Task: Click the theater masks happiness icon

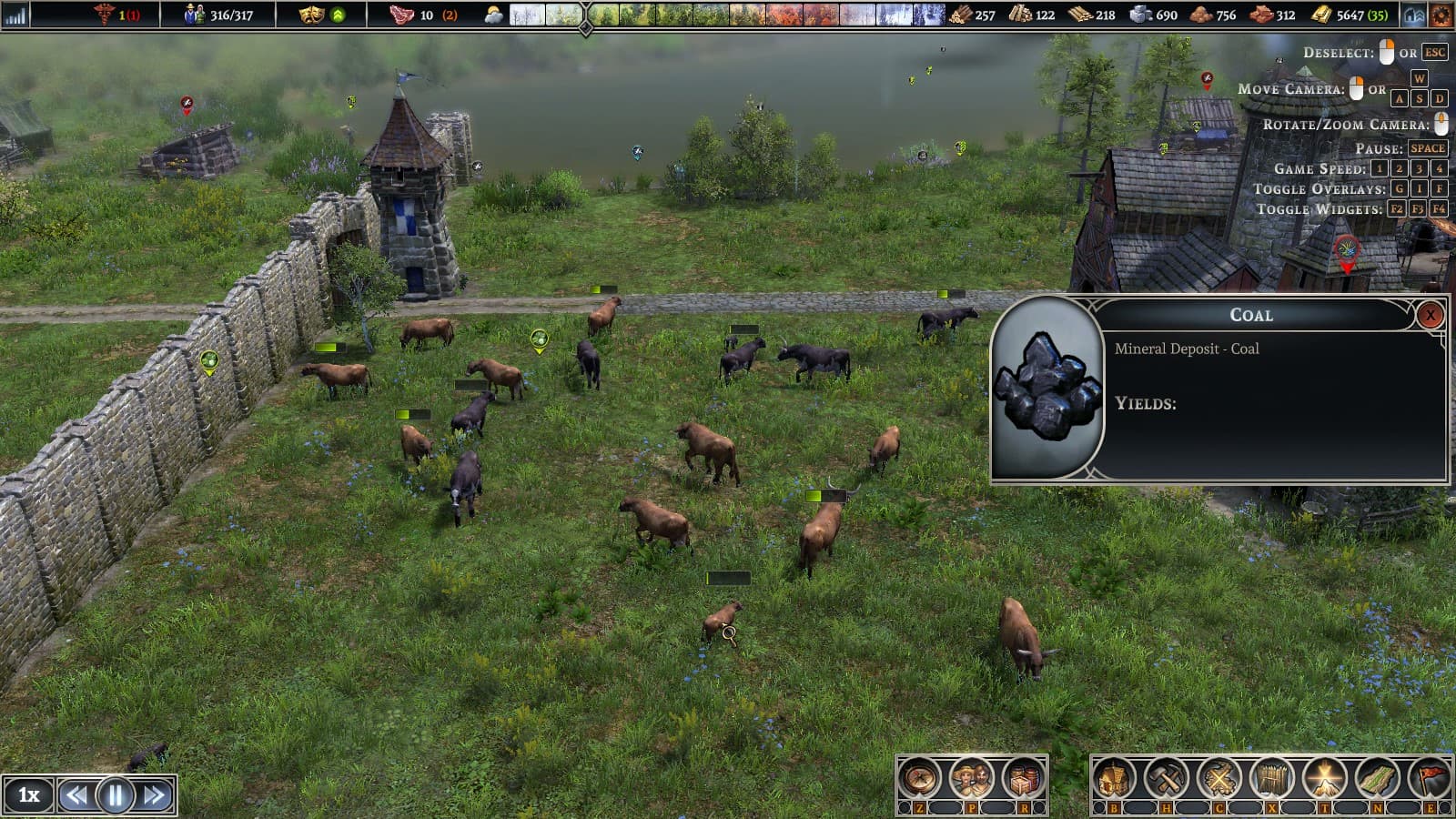Action: (x=311, y=14)
